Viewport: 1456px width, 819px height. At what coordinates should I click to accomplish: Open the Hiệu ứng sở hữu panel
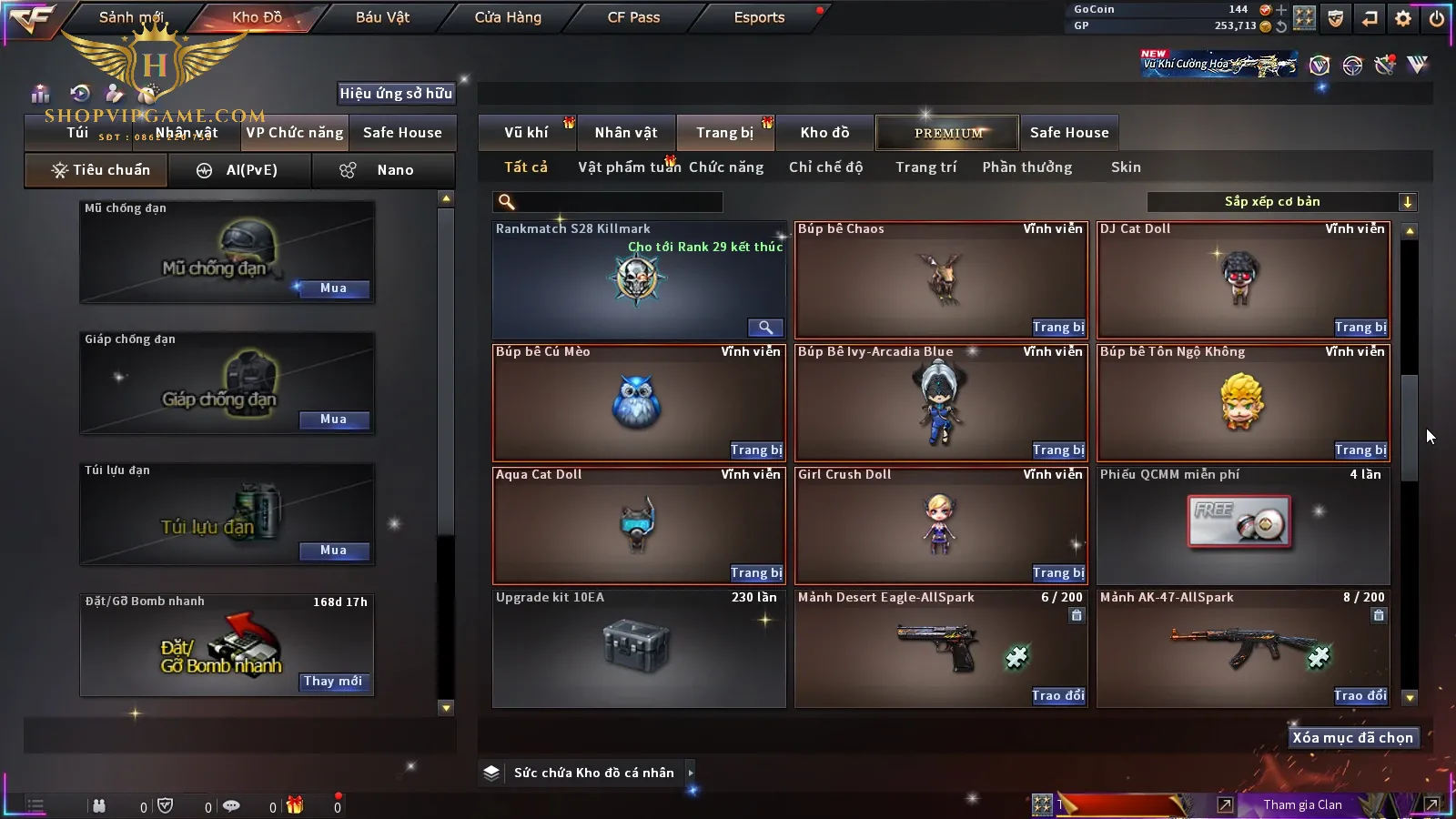coord(396,93)
